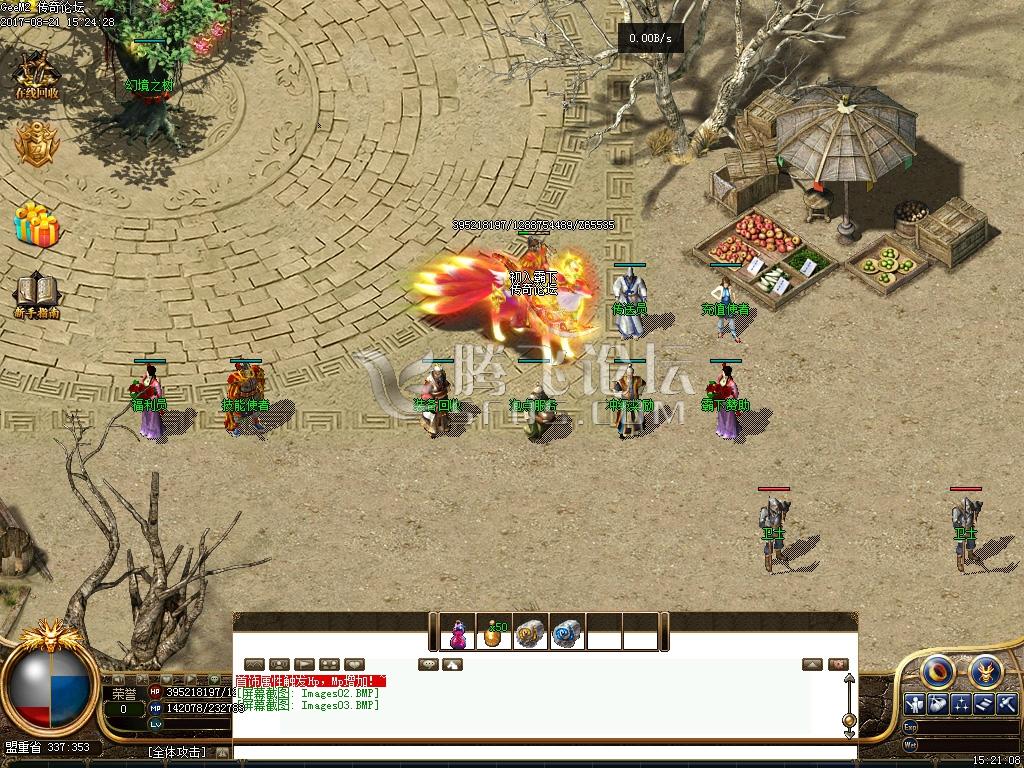1024x768 pixels.
Task: Use the golden scroll hotbar item
Action: coord(531,633)
